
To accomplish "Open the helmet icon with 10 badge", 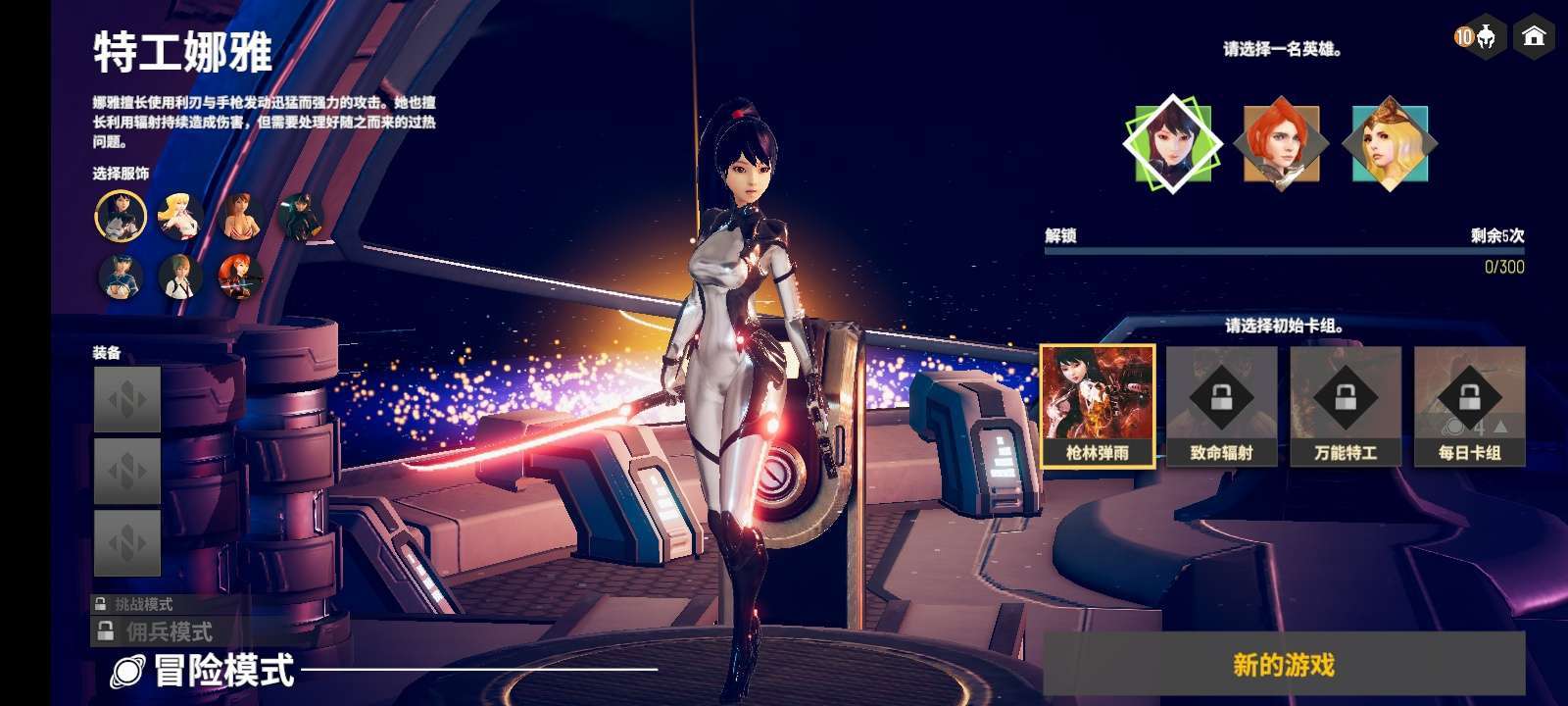I will (1481, 37).
